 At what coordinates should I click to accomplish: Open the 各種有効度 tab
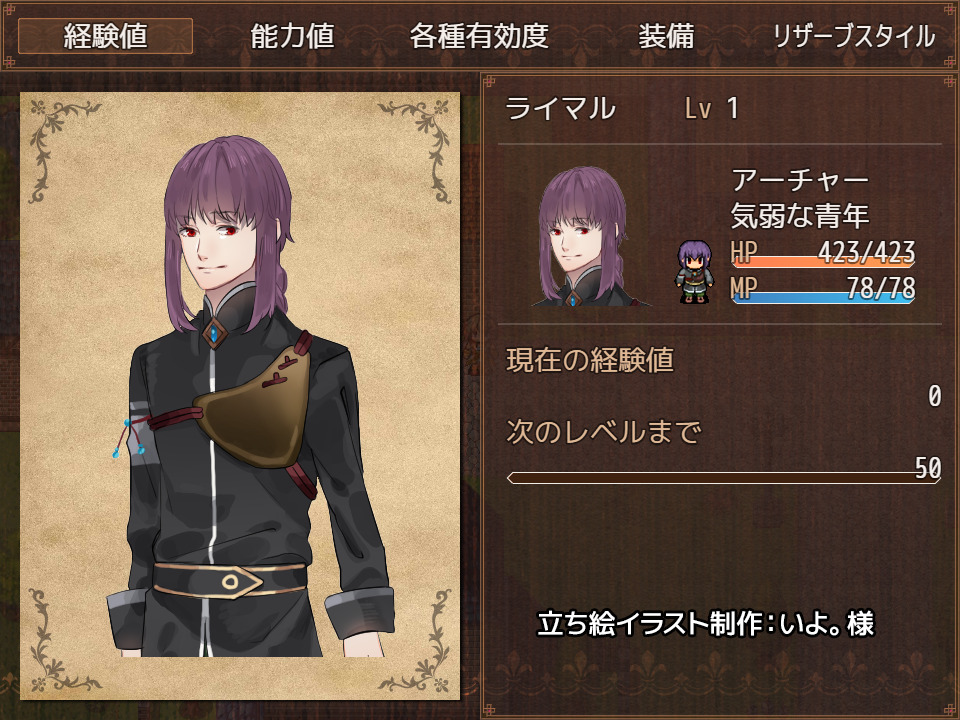pos(479,37)
